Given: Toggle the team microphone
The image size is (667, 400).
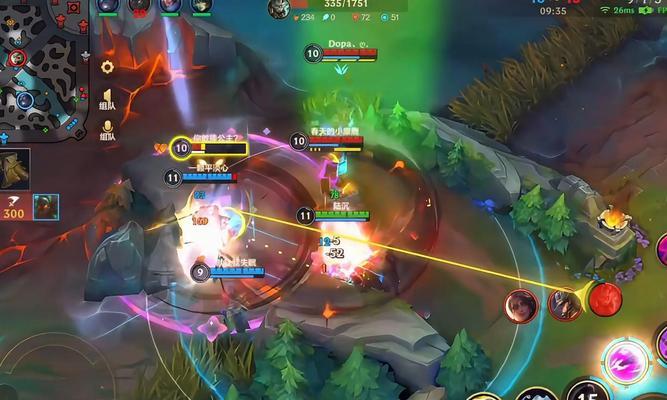Looking at the screenshot, I should (107, 131).
